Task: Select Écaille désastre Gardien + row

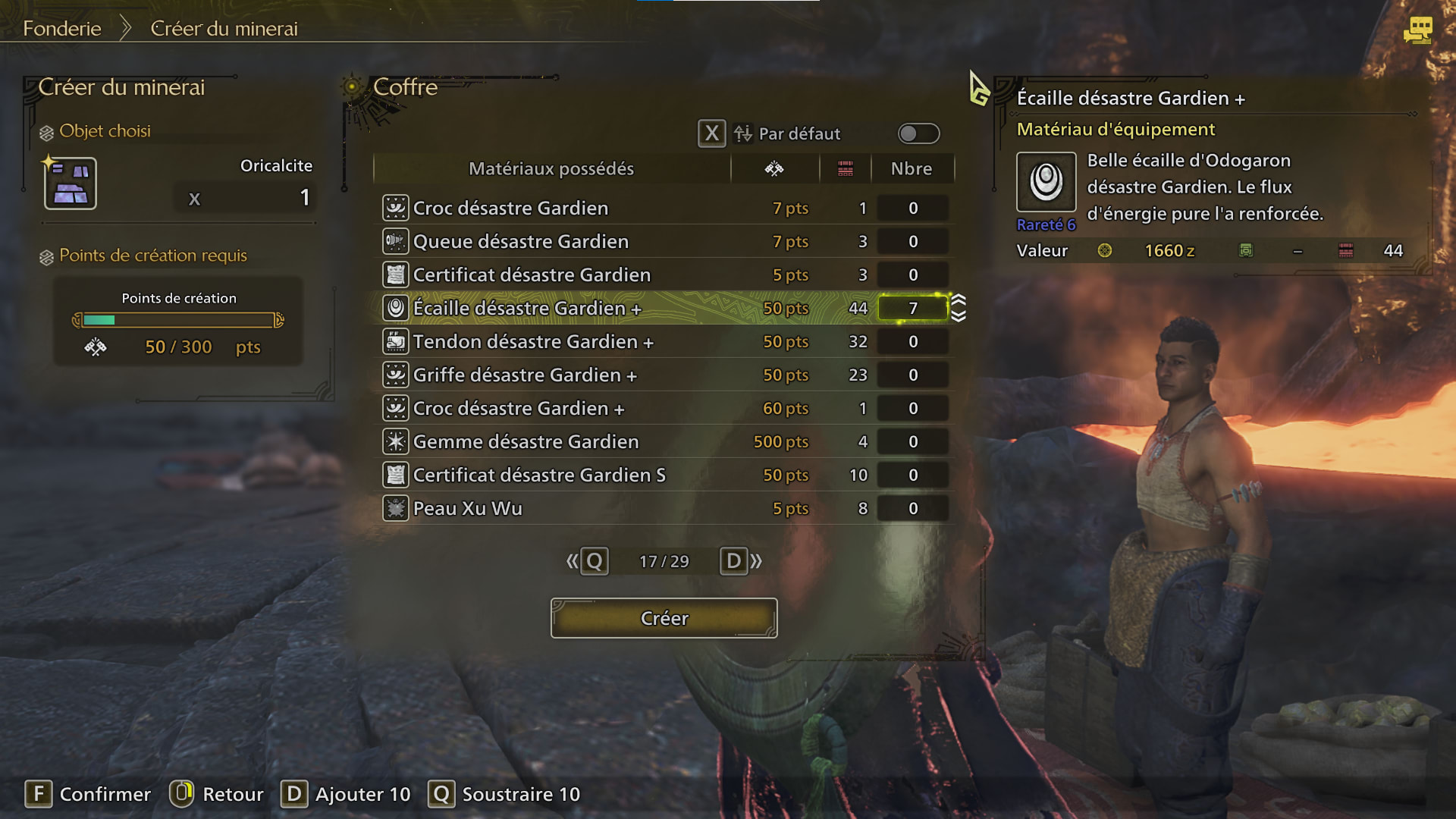Action: (527, 309)
